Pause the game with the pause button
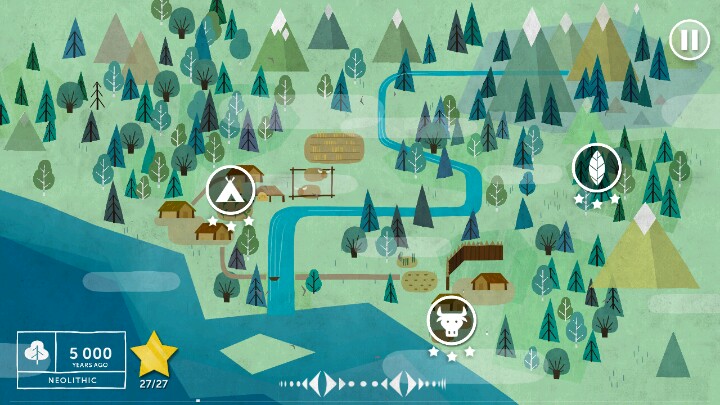Viewport: 720px width, 405px height. 687,41
